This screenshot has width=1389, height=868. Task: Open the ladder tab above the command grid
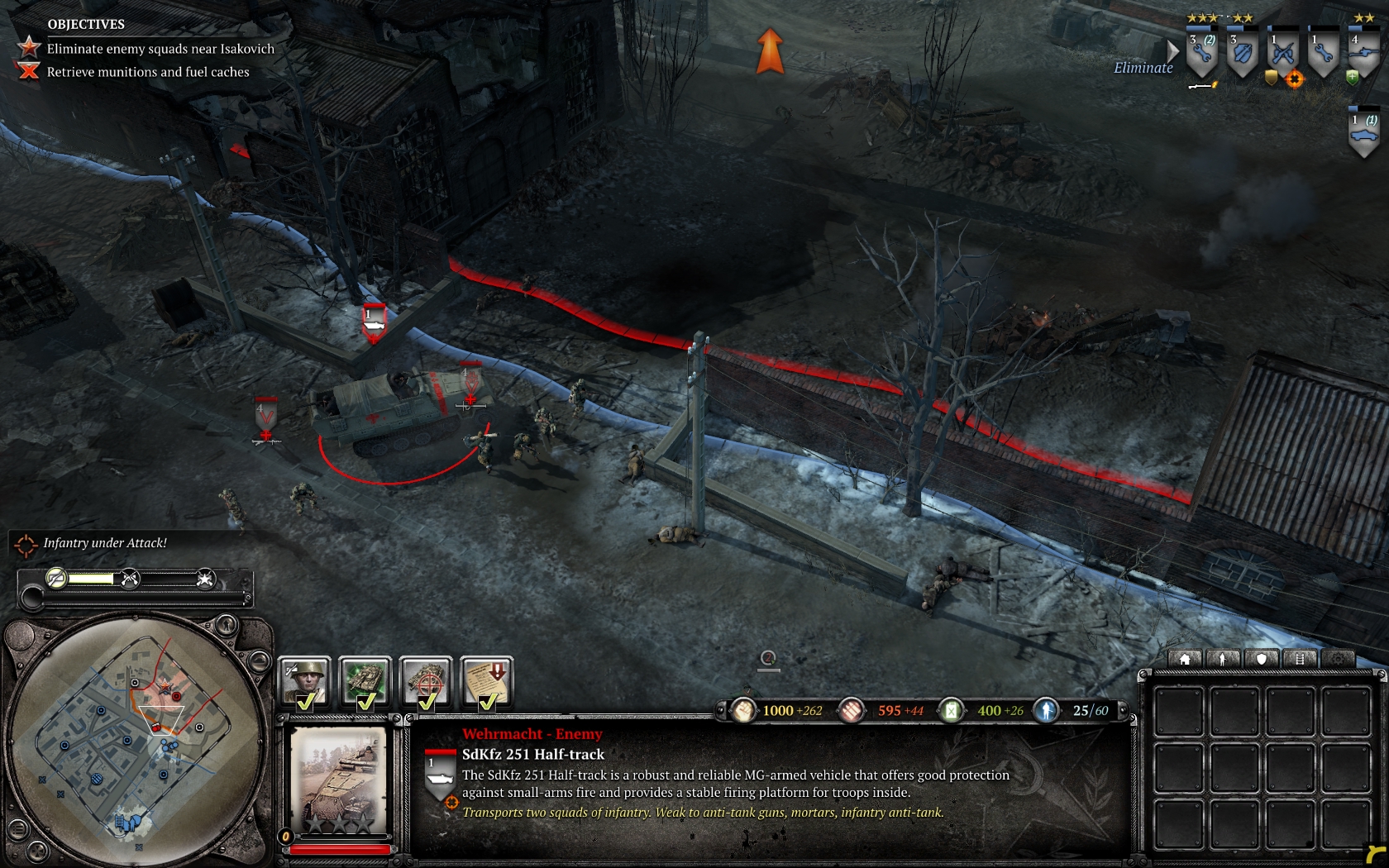[x=1300, y=659]
